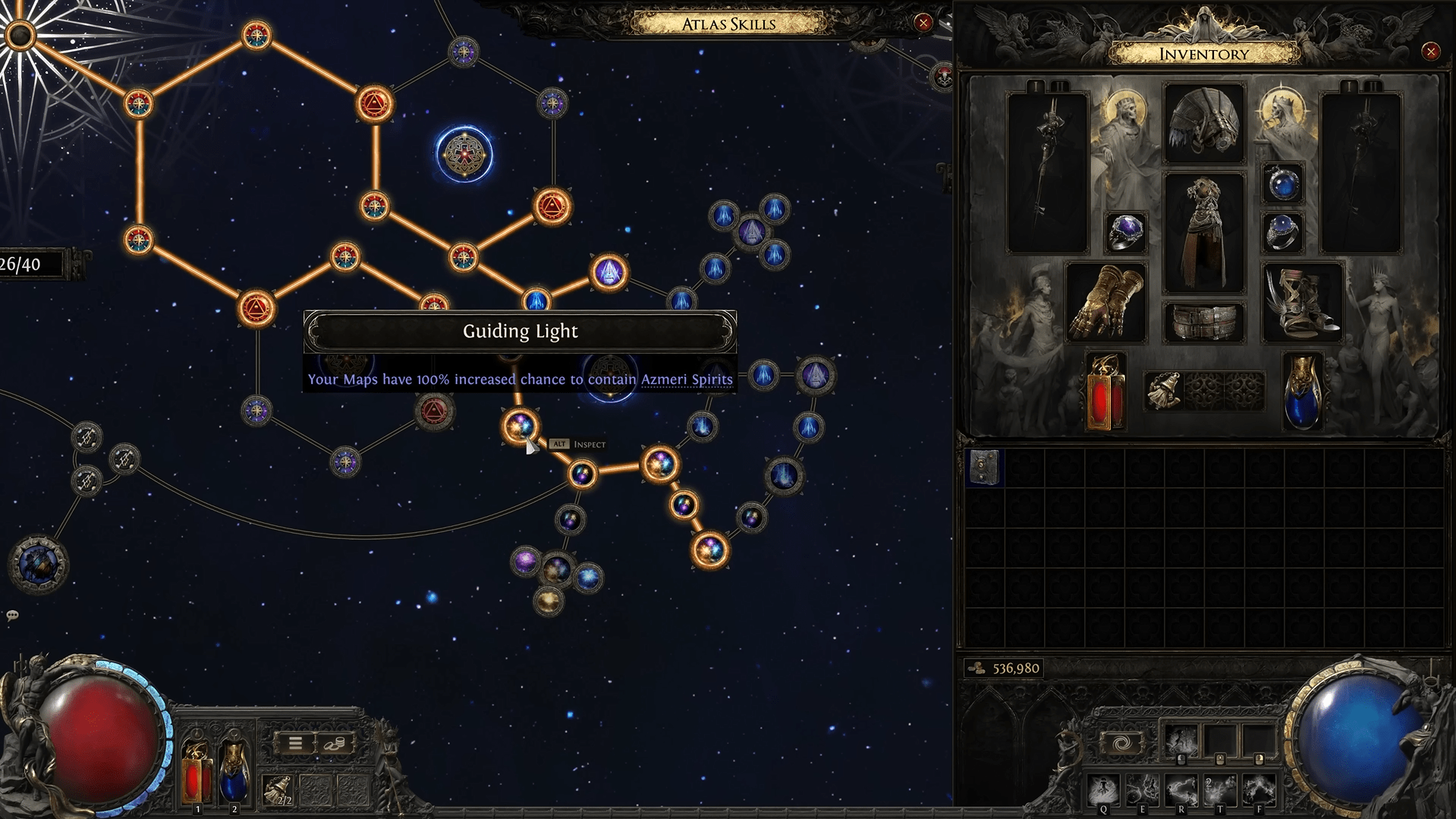
Task: Close the Inventory window
Action: click(x=1430, y=52)
